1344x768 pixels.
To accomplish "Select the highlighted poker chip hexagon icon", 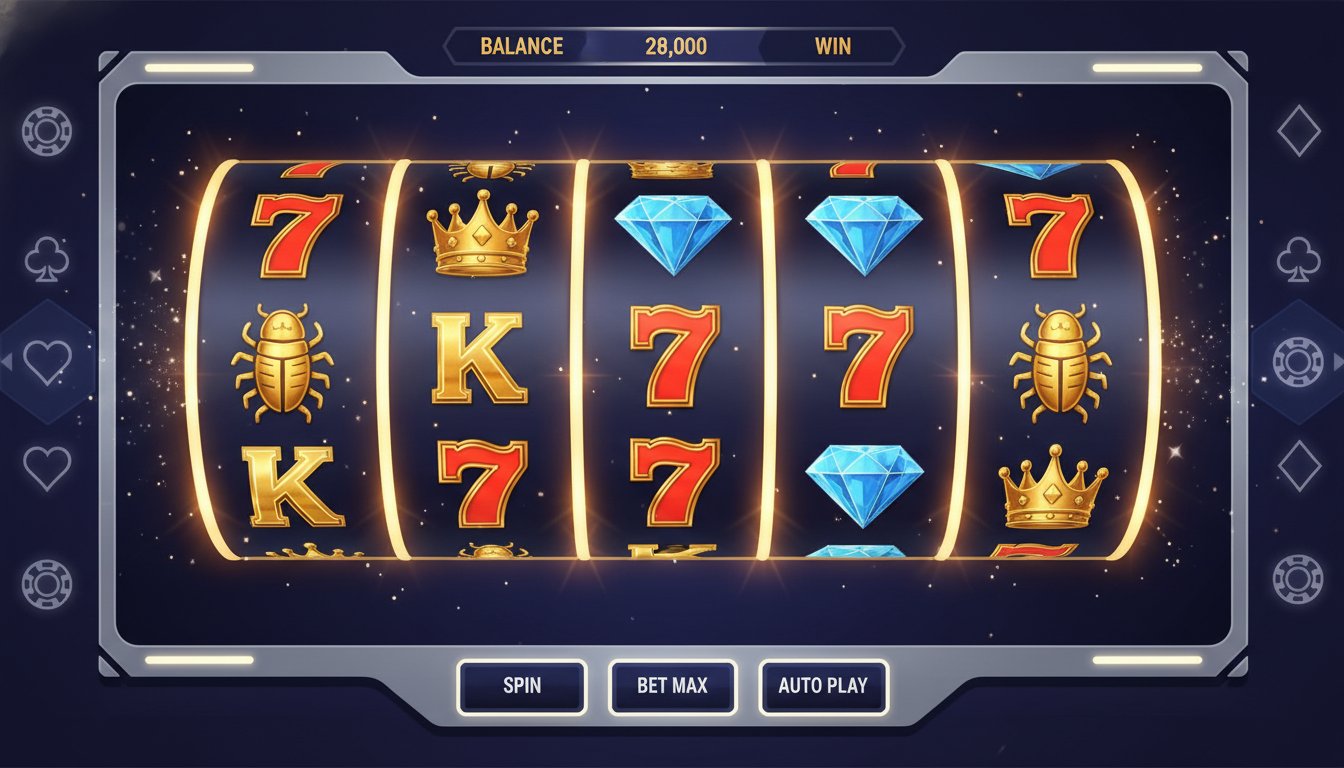I will (x=1298, y=362).
